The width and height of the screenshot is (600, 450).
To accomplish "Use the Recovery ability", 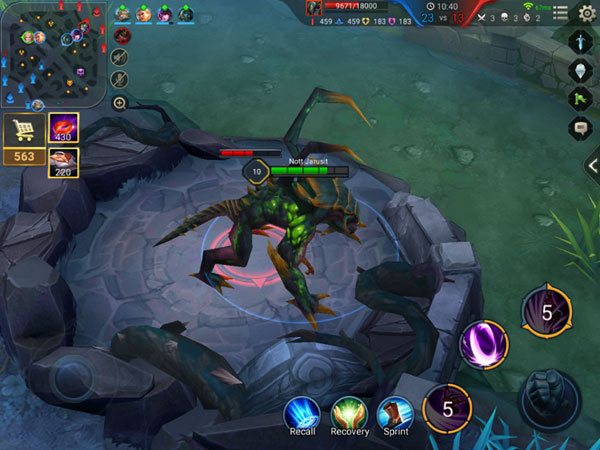I will pos(349,413).
